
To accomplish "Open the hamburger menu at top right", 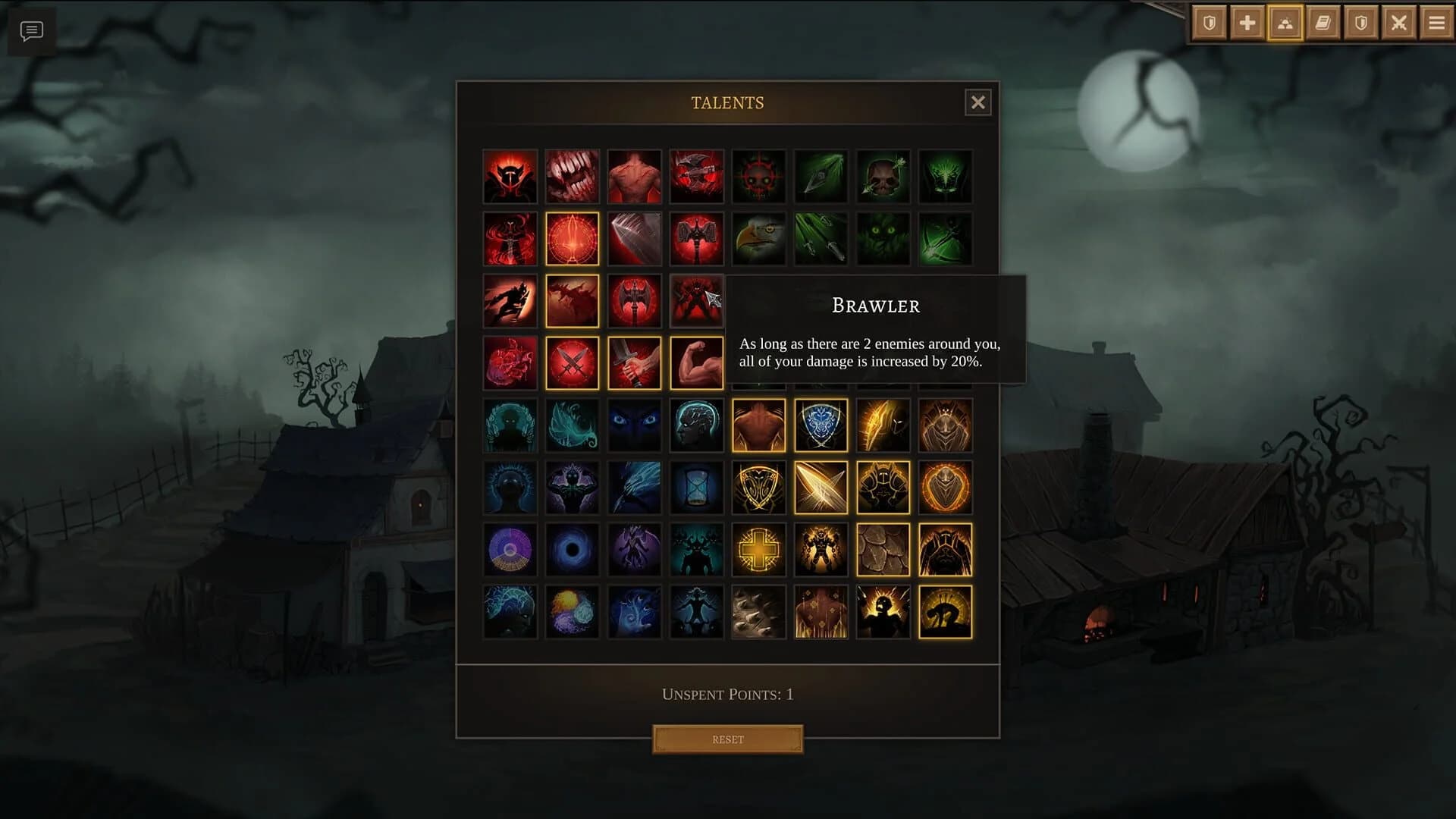I will click(1436, 24).
